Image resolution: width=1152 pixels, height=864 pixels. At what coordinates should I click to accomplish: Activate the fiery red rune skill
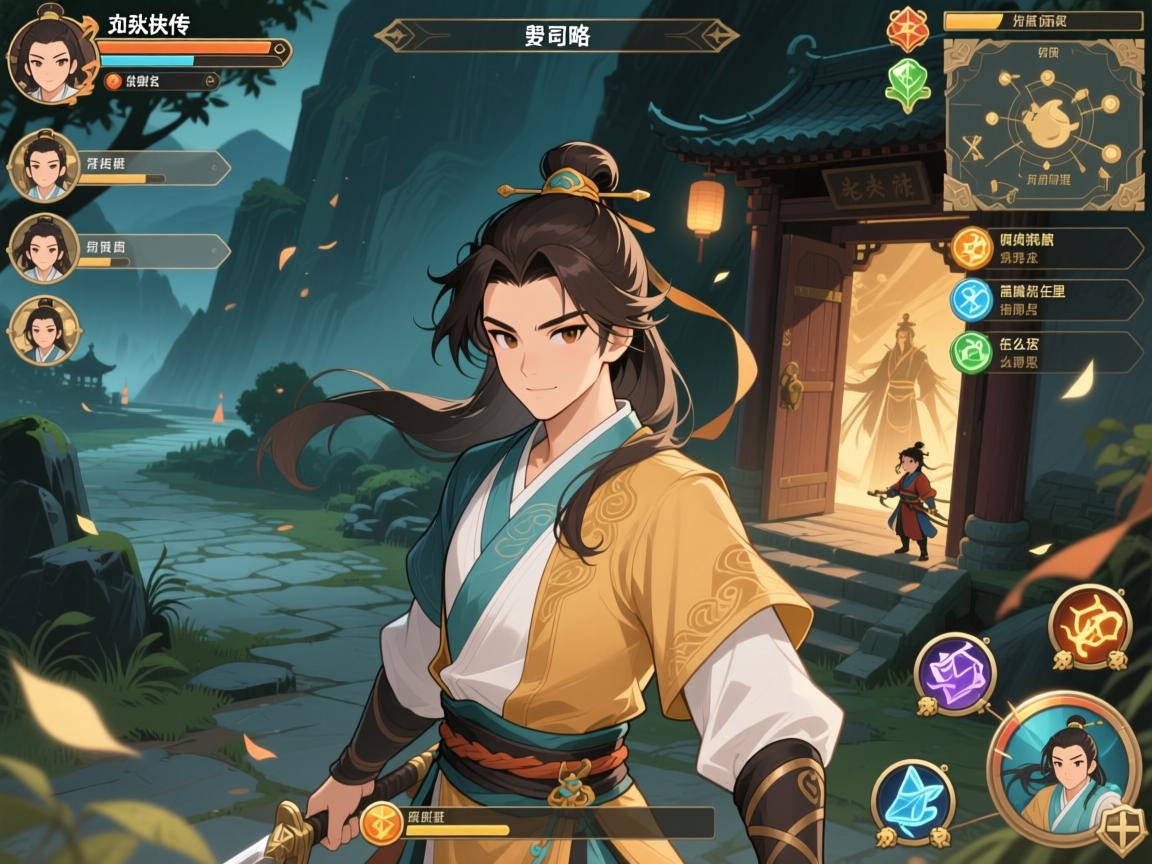pos(1089,626)
